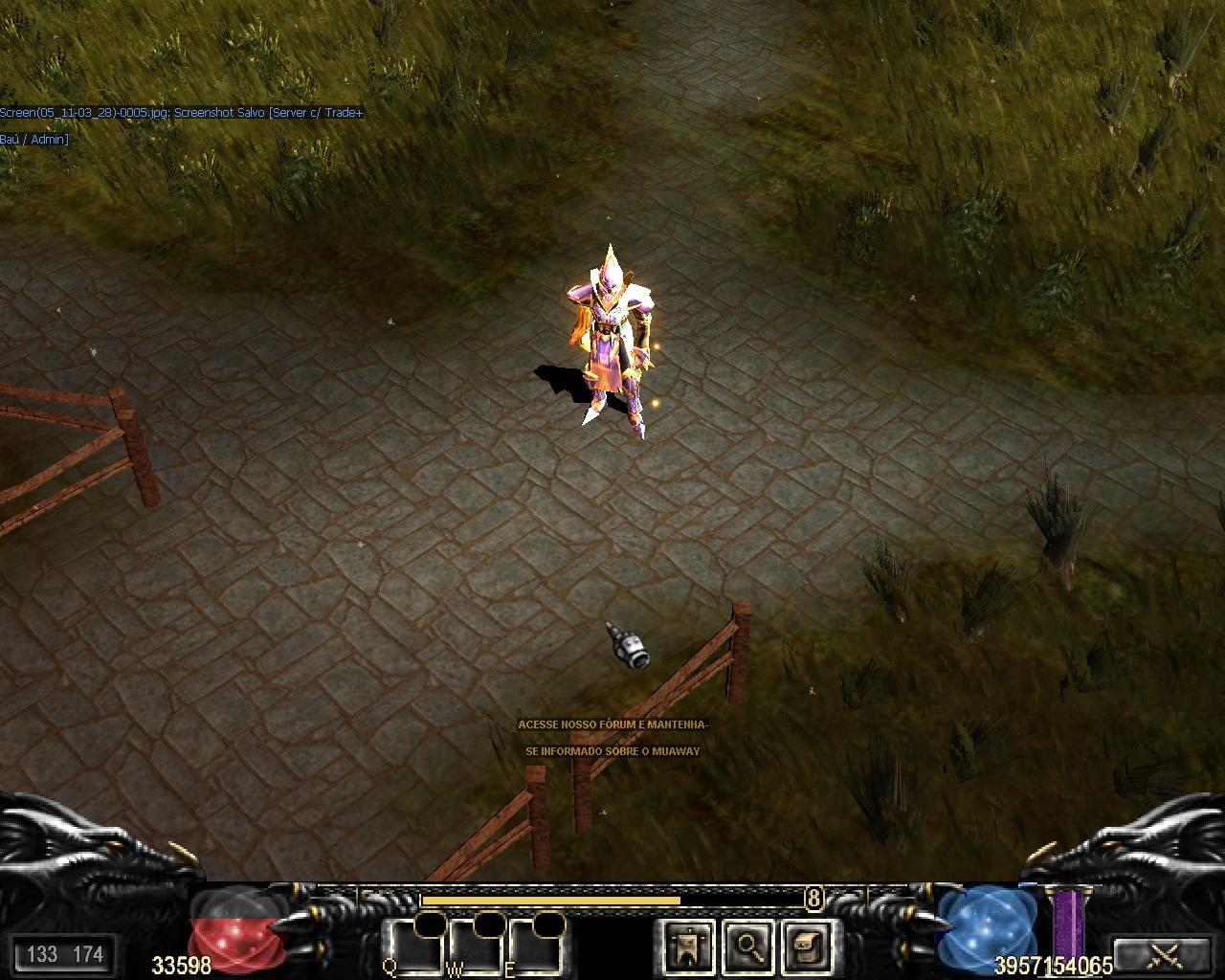Select the crossed swords button
The image size is (1225, 980).
[x=1163, y=953]
